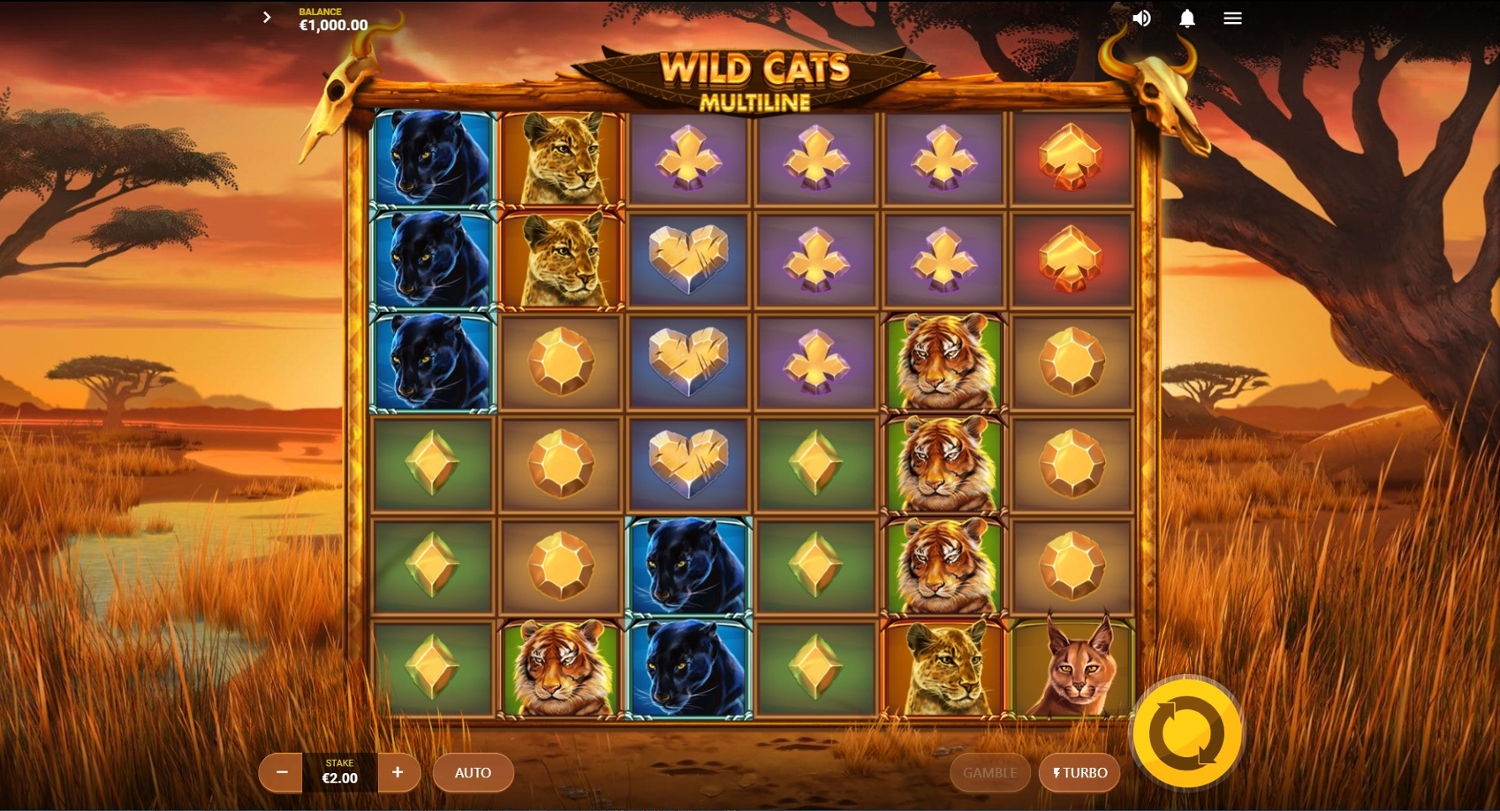The height and width of the screenshot is (811, 1500).
Task: Mute the game sound
Action: [1141, 18]
